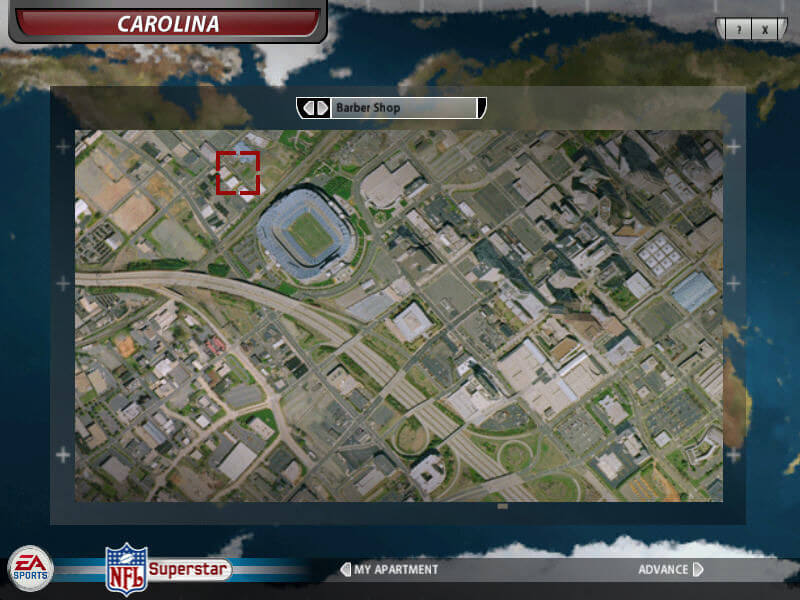Cycle to the next location with right arrow
The width and height of the screenshot is (800, 600).
pyautogui.click(x=323, y=108)
